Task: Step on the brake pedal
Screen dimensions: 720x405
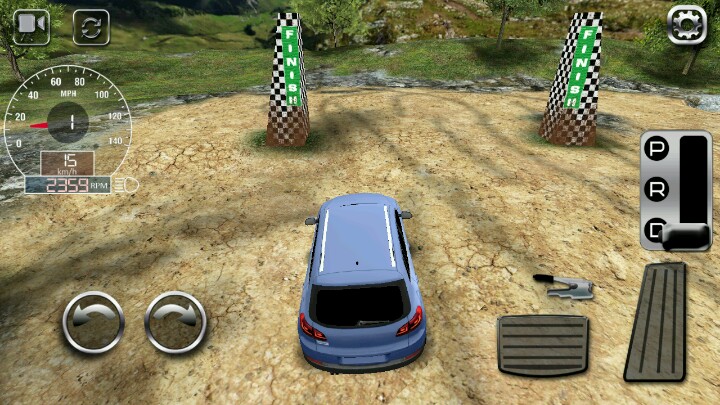Action: [542, 345]
